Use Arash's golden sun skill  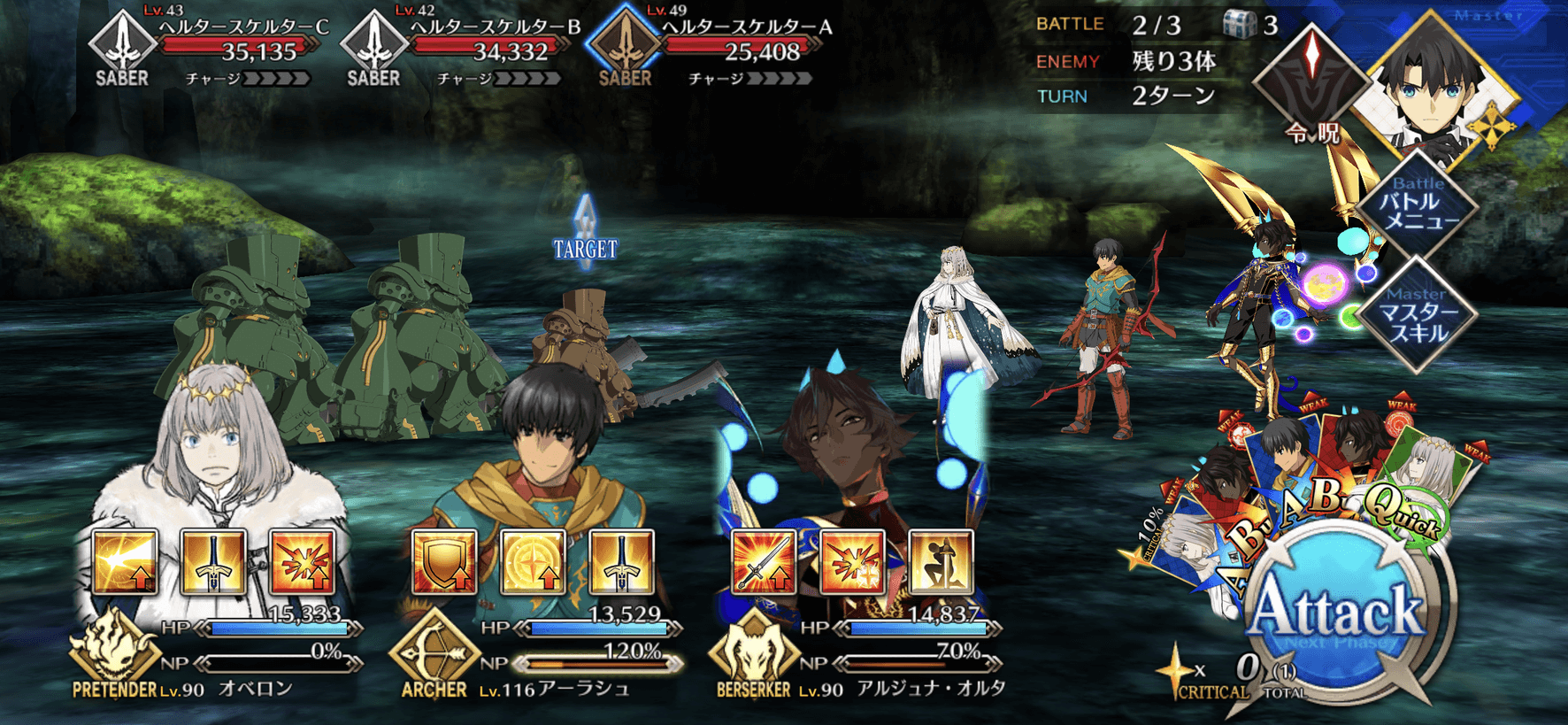pos(533,562)
